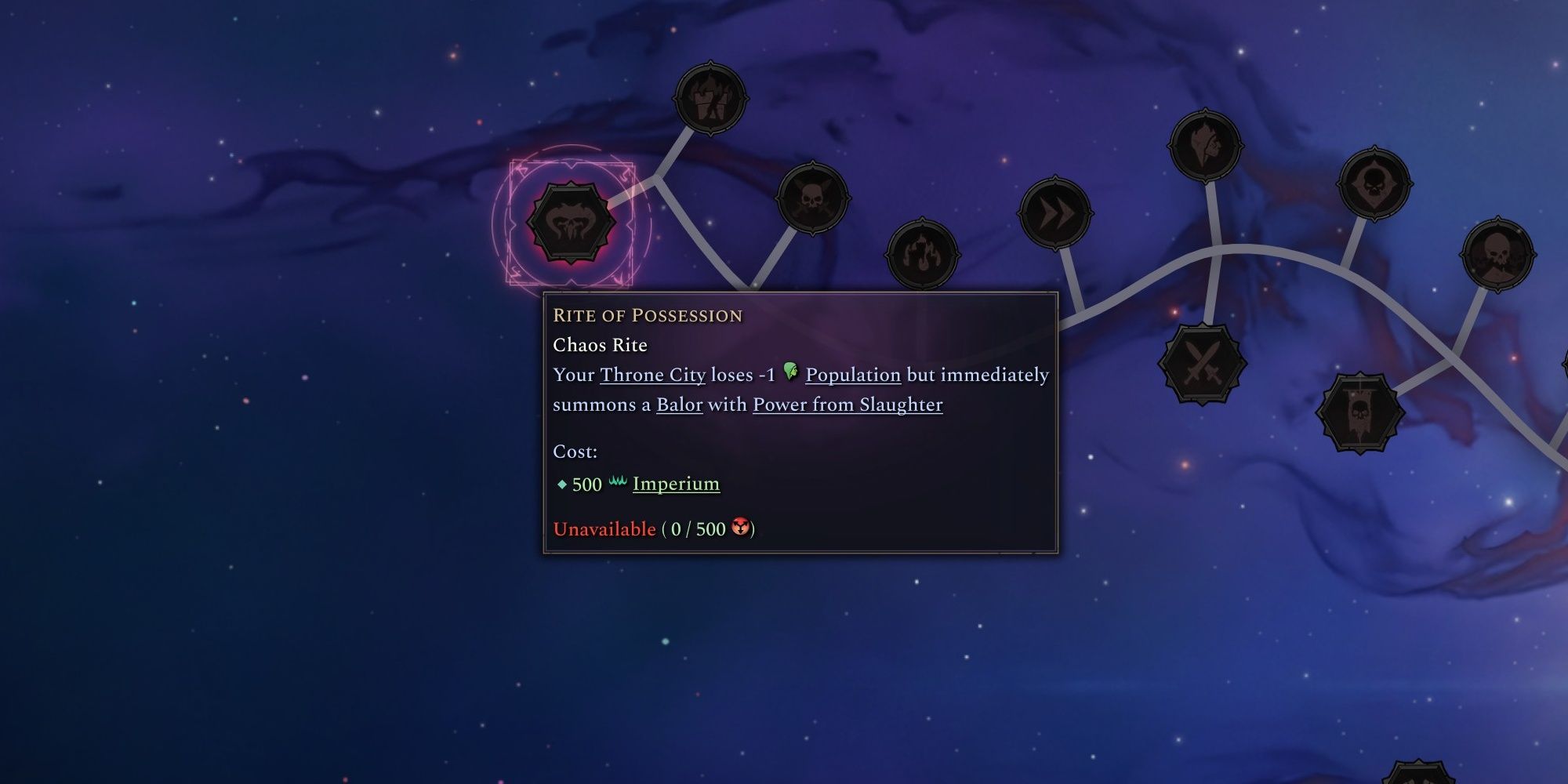1568x784 pixels.
Task: Click the teal diamond cost marker
Action: pyautogui.click(x=563, y=484)
